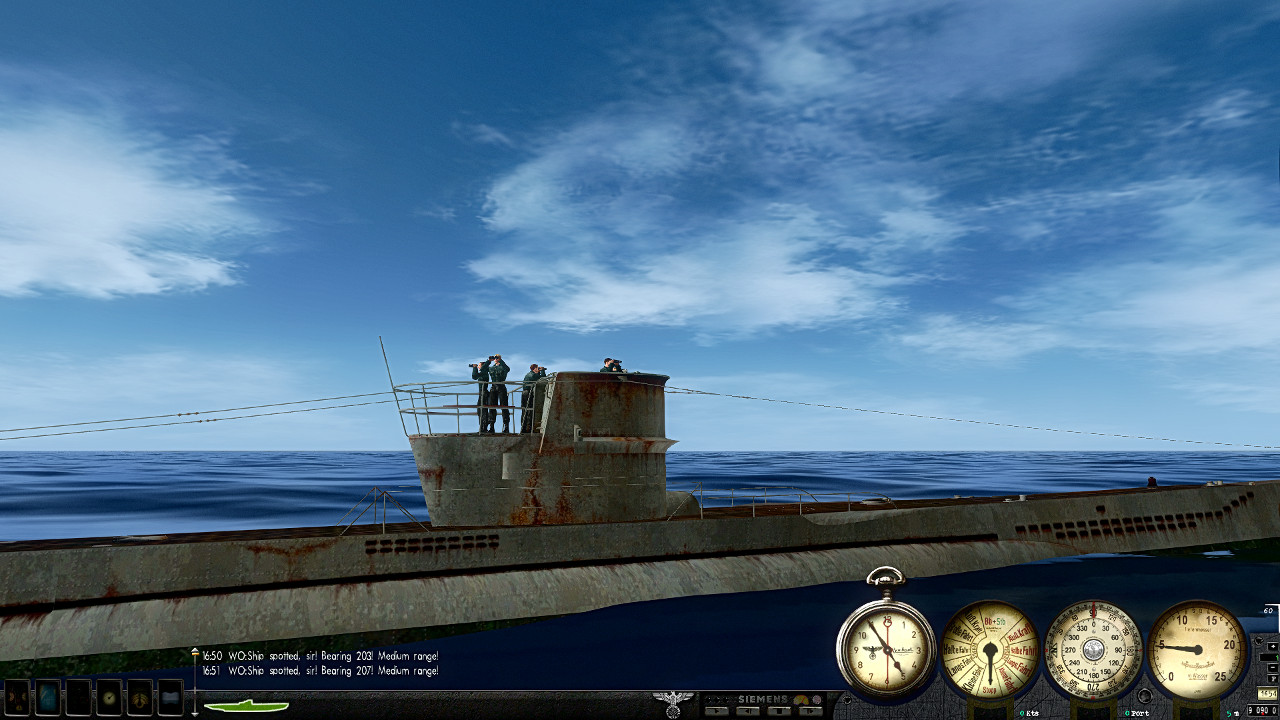
Task: Select the blue-tinted officer station icon
Action: click(47, 697)
